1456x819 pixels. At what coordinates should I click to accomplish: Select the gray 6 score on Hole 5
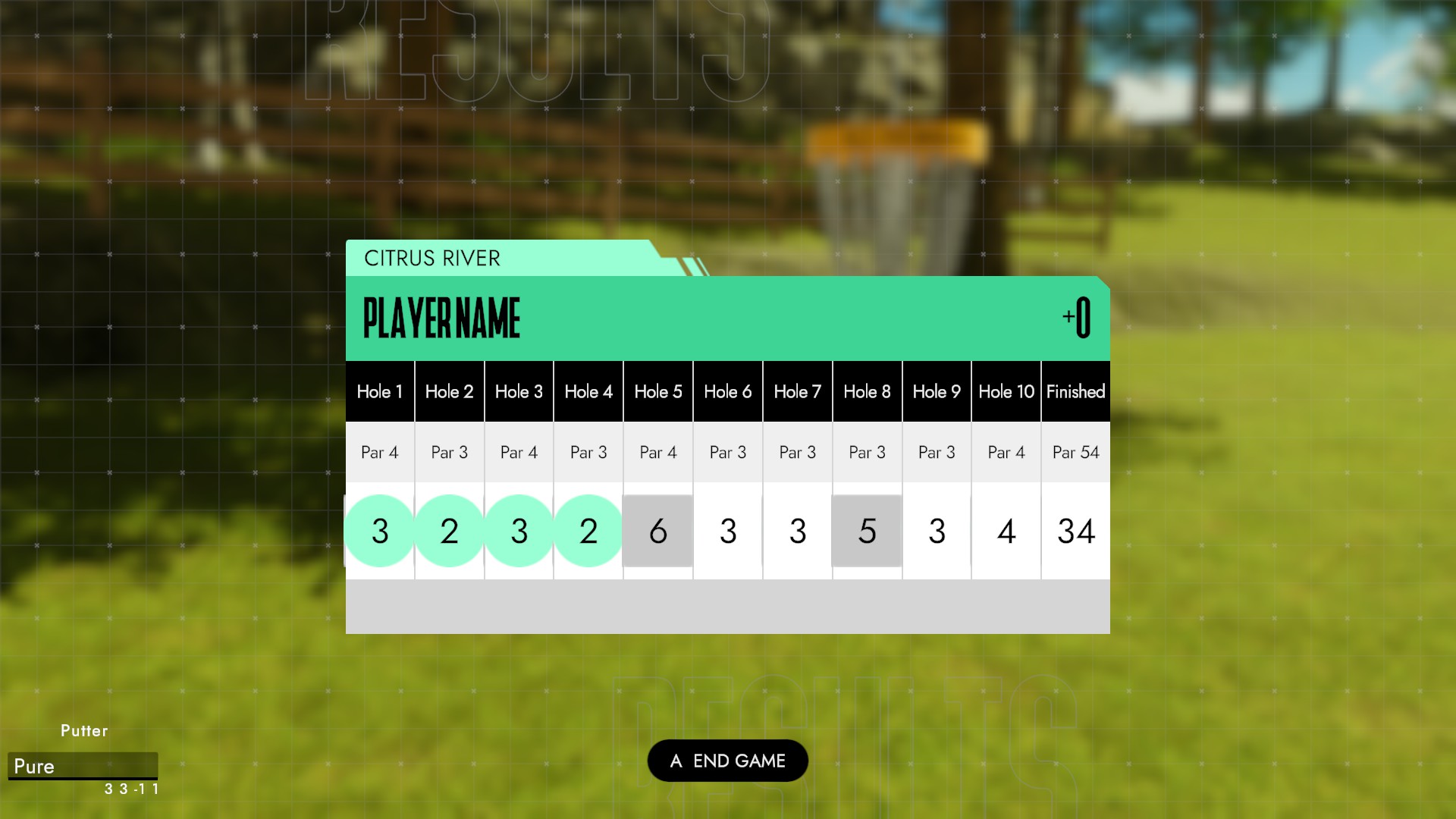tap(657, 531)
